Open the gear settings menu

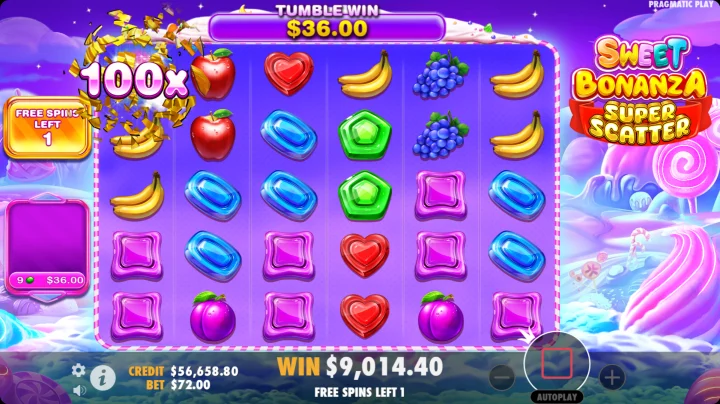(x=78, y=370)
